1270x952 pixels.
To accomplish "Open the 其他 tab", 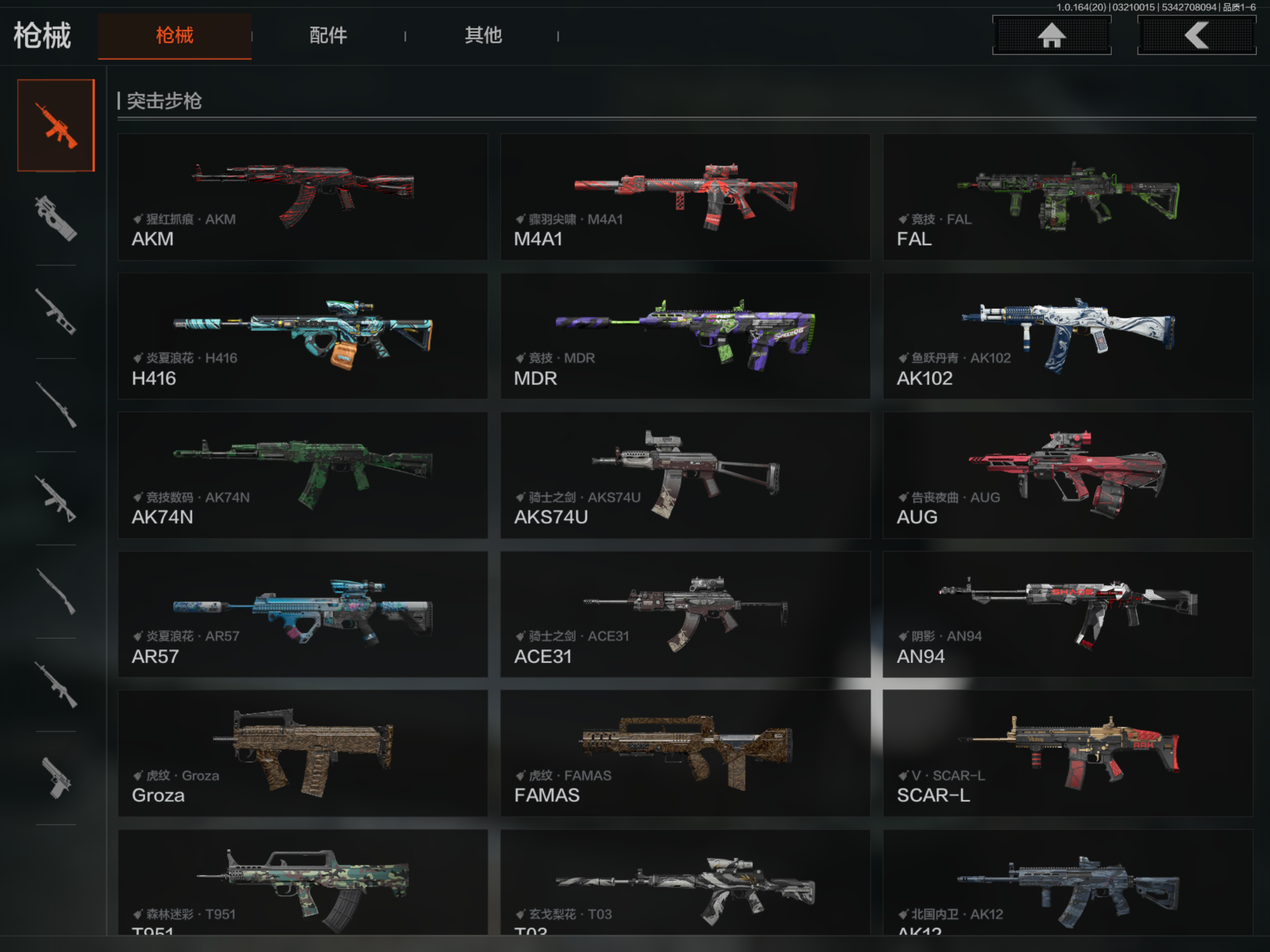I will tap(483, 35).
